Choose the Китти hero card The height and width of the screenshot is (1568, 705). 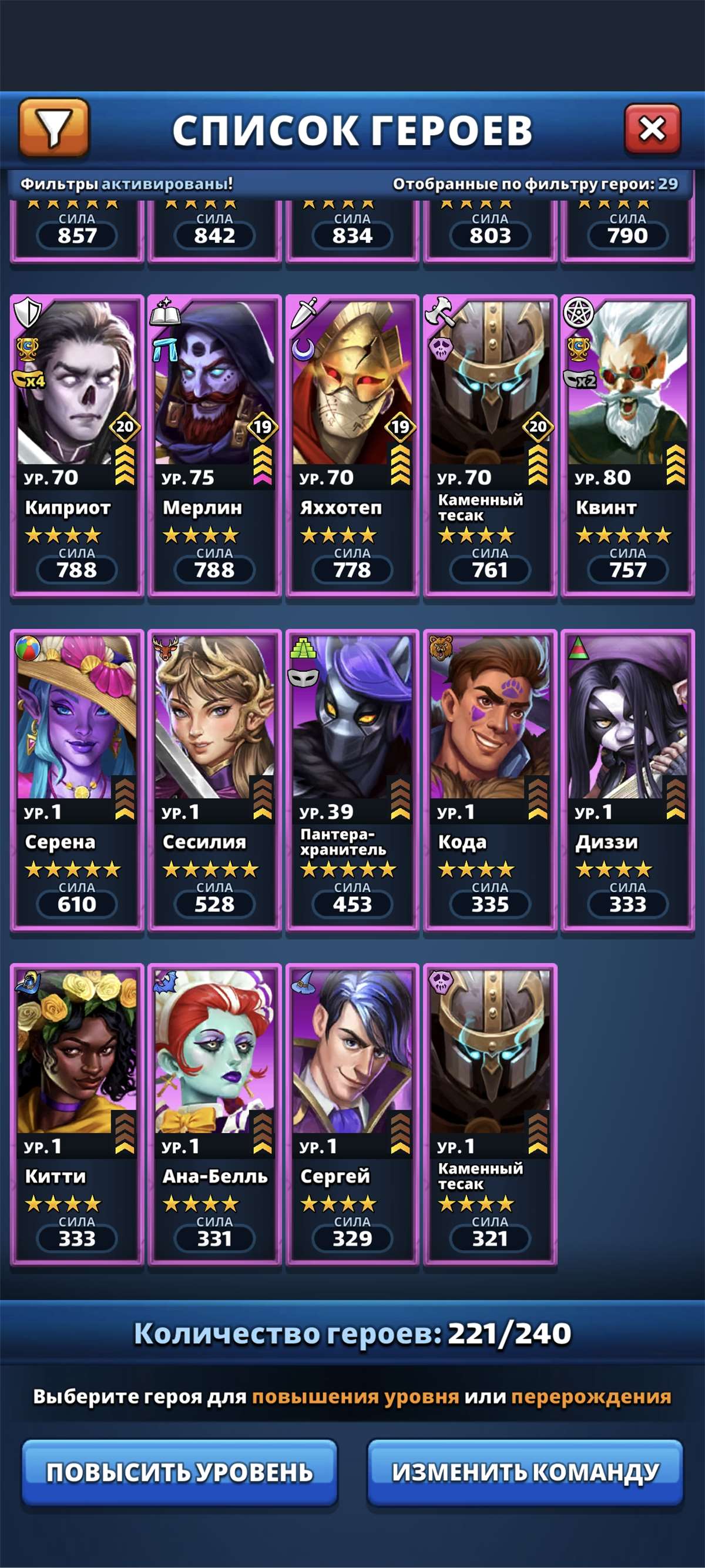76,1114
